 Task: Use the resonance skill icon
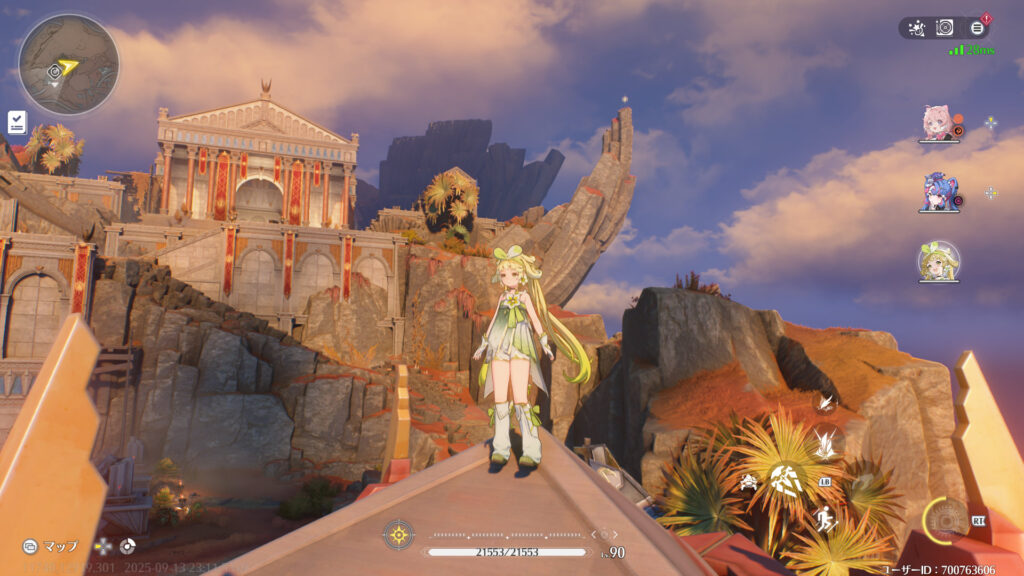(x=826, y=440)
